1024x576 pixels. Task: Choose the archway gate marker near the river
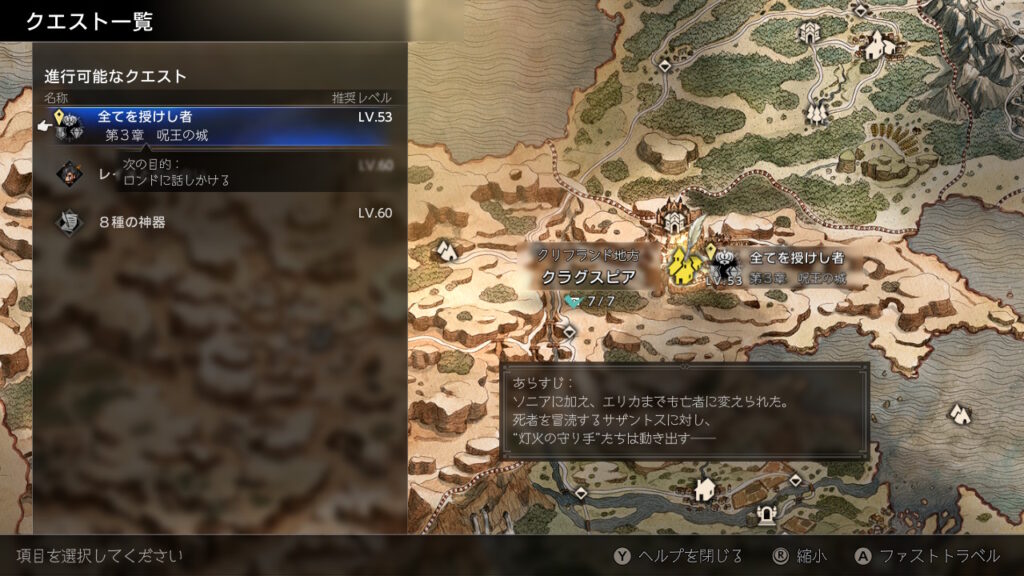click(768, 517)
